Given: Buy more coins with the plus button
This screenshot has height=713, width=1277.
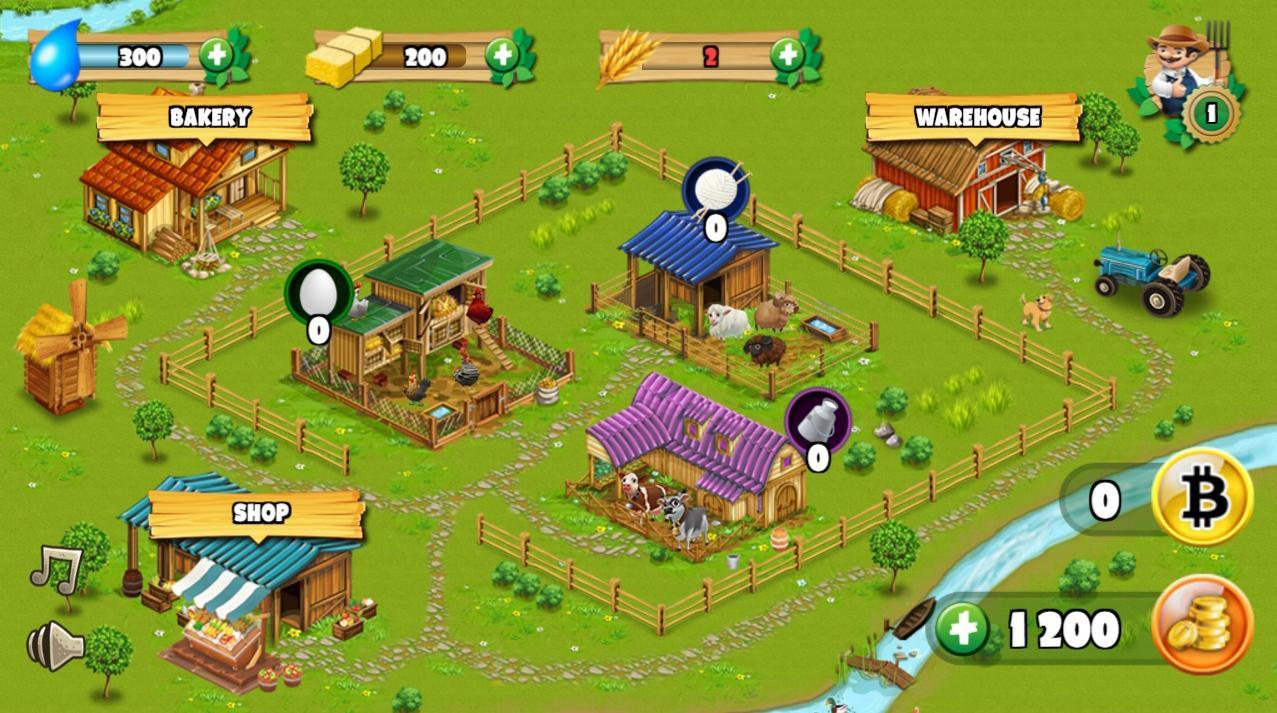Looking at the screenshot, I should (962, 630).
